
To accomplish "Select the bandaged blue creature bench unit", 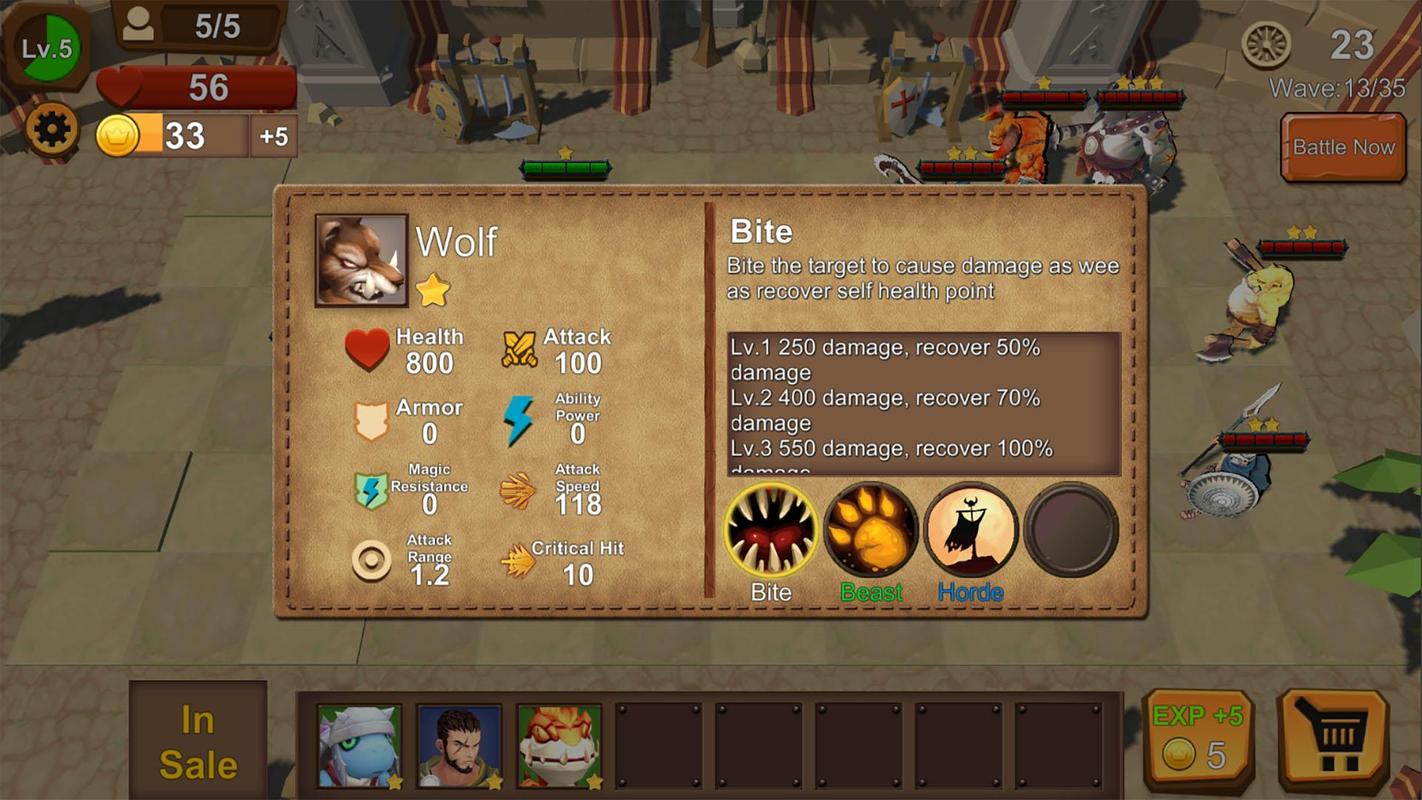I will [360, 746].
